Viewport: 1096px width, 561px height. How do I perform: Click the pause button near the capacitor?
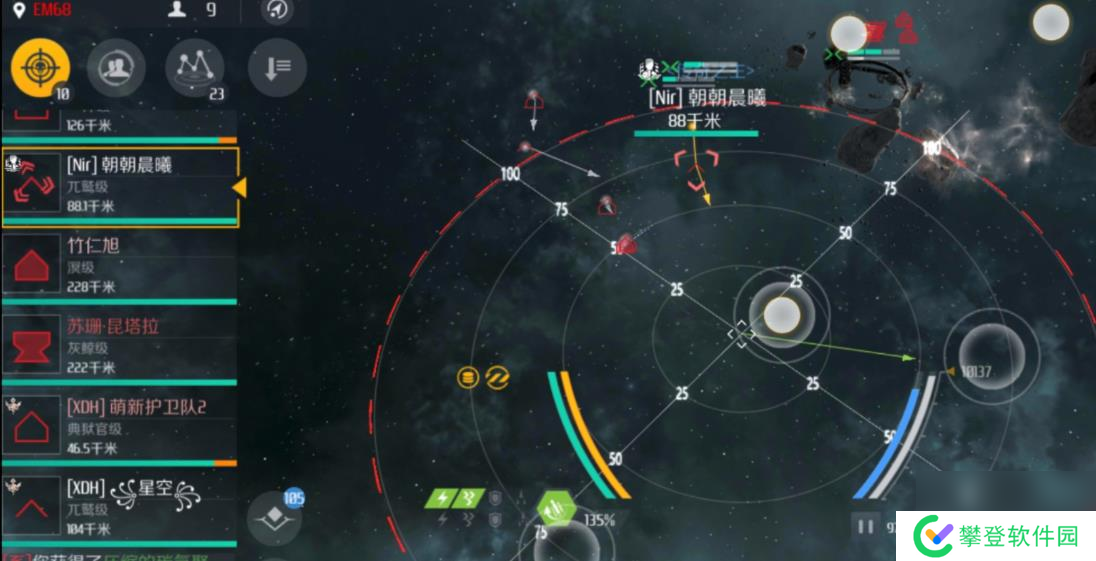tap(865, 526)
